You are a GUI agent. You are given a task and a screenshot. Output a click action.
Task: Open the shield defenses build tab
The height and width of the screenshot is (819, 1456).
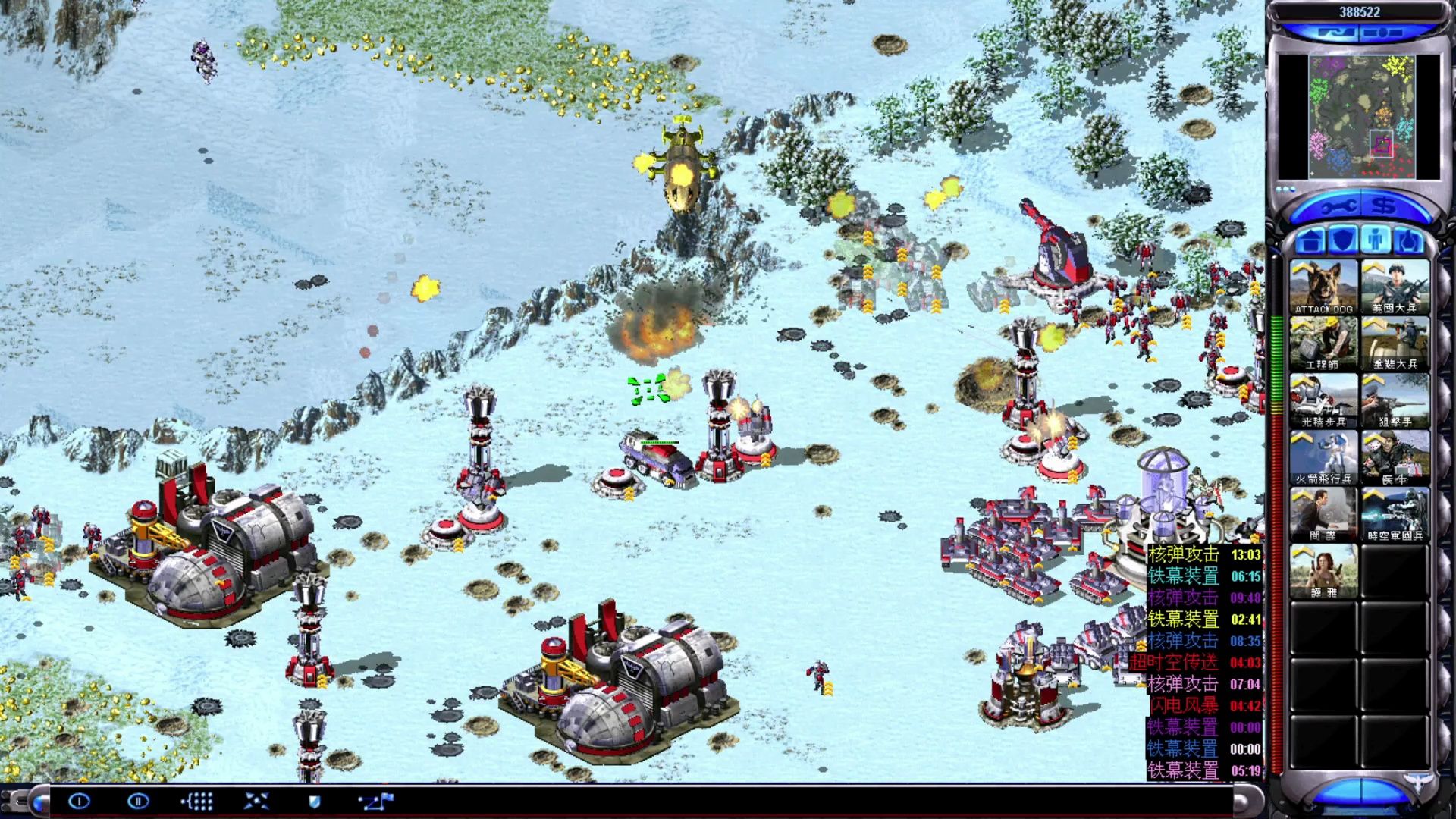pyautogui.click(x=1343, y=241)
